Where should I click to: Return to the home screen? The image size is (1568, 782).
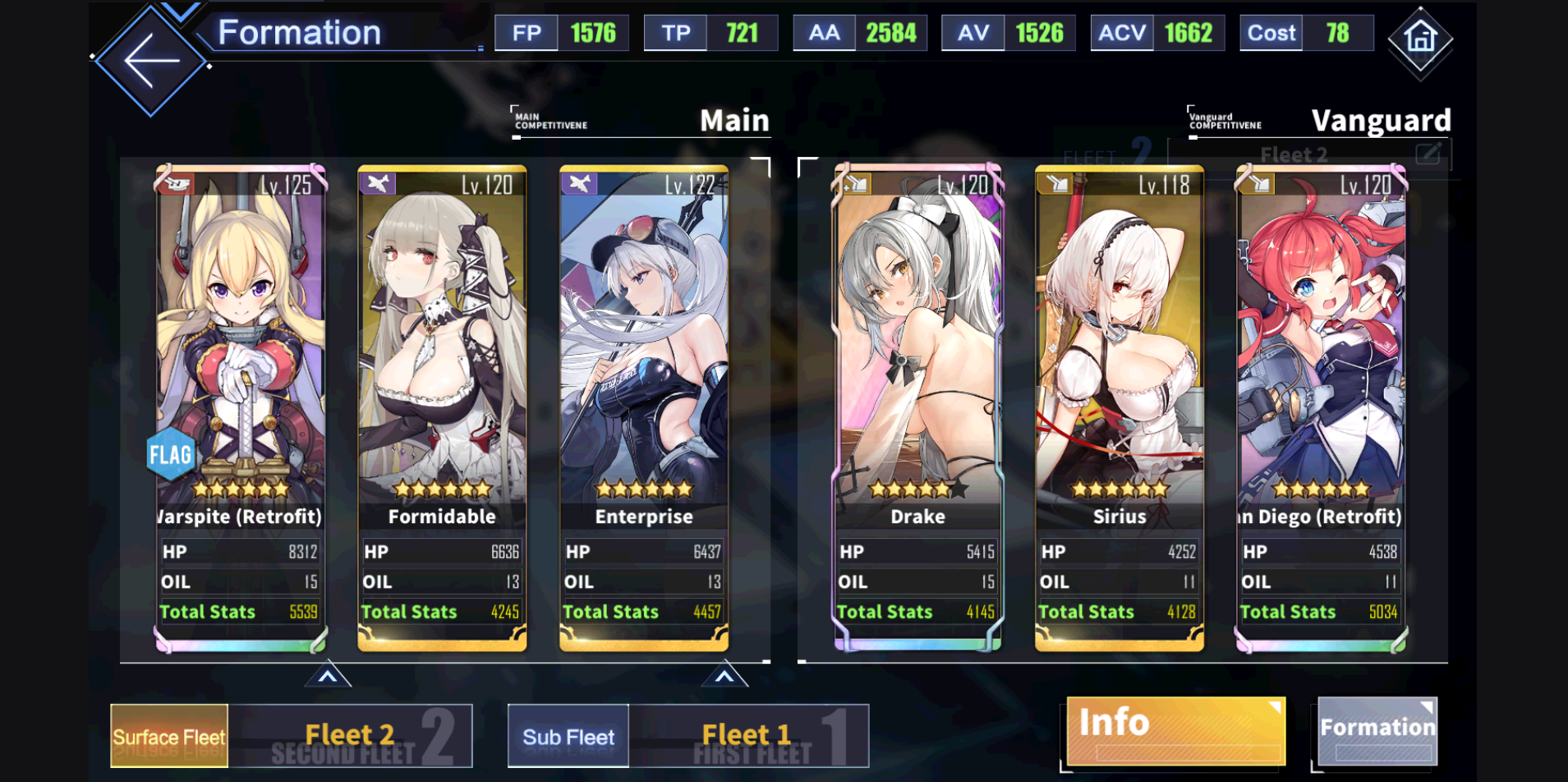tap(1420, 39)
